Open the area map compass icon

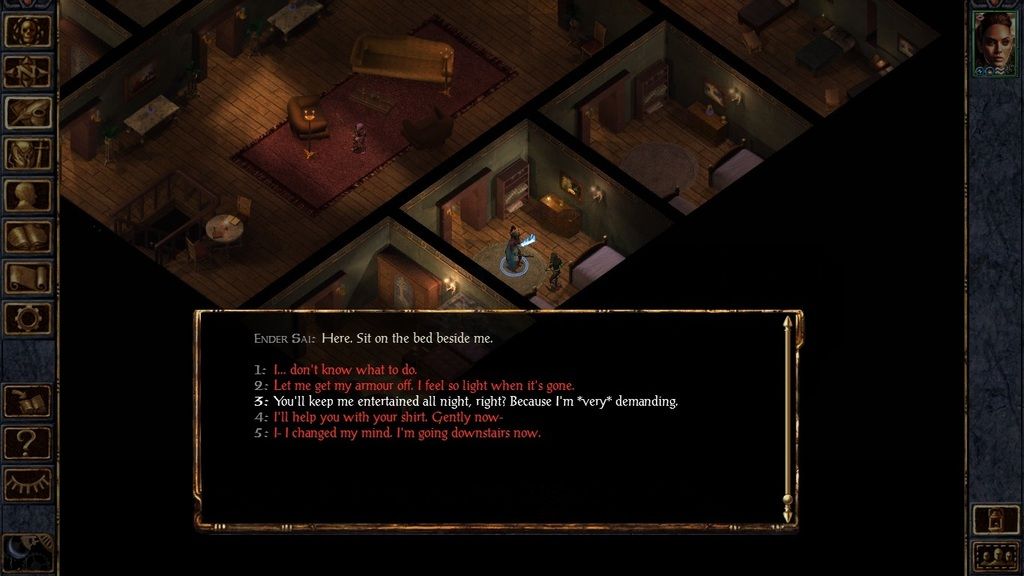coord(28,72)
